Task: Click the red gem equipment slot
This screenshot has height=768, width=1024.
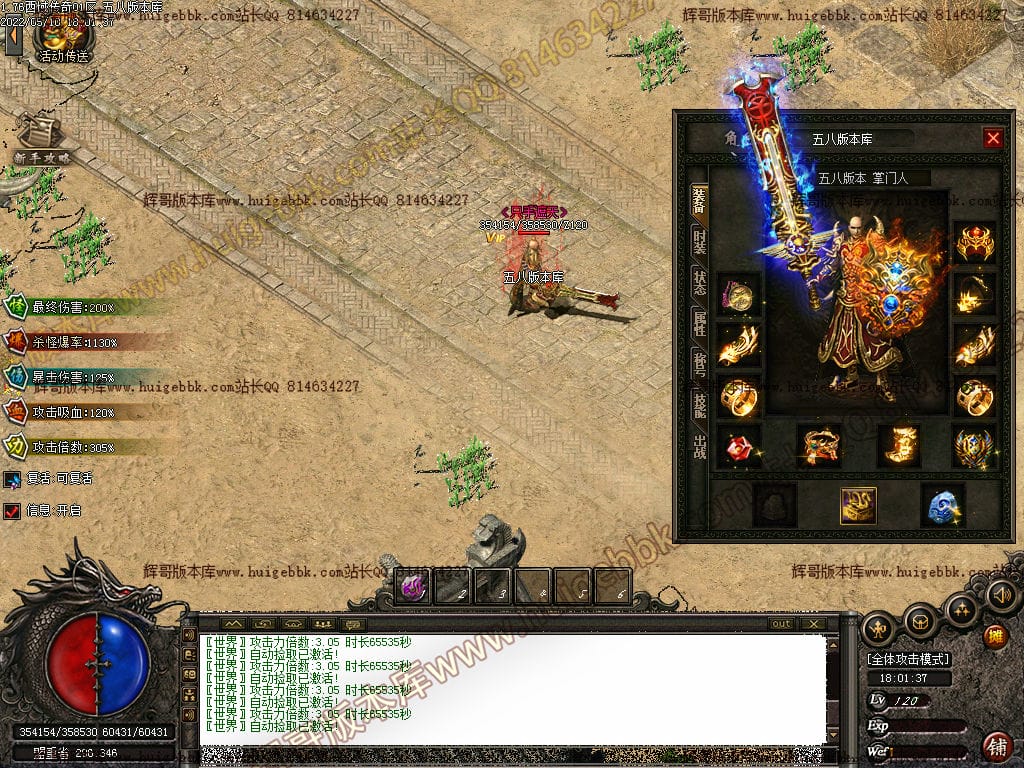Action: point(739,447)
